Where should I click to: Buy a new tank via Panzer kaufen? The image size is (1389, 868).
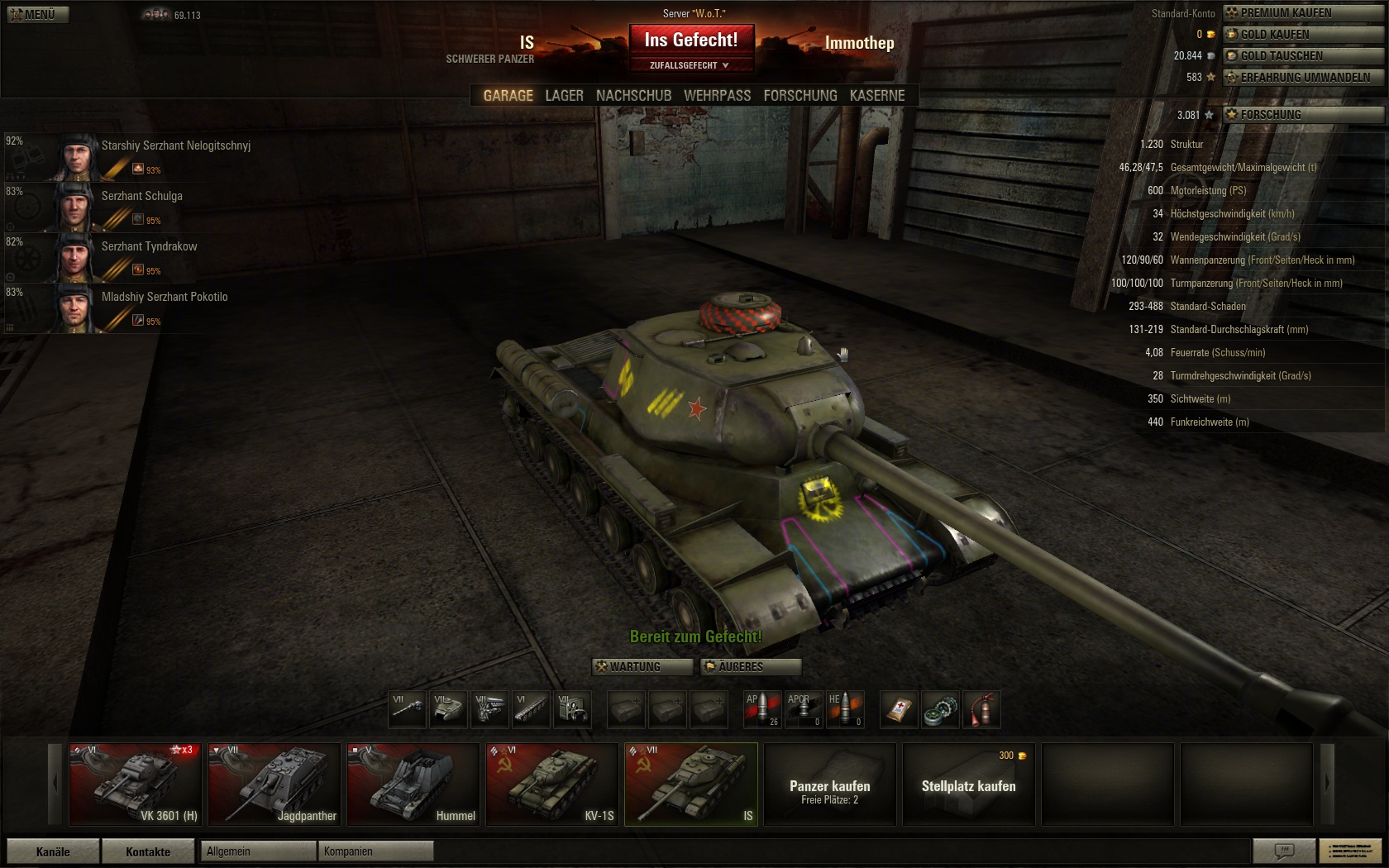pos(829,784)
